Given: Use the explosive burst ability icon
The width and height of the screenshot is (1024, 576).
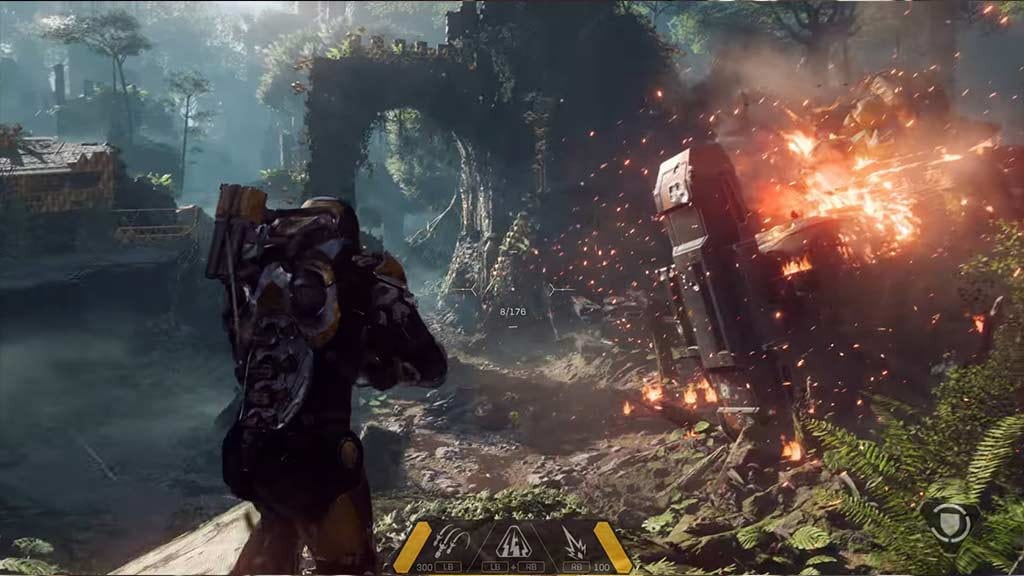Looking at the screenshot, I should pos(575,540).
